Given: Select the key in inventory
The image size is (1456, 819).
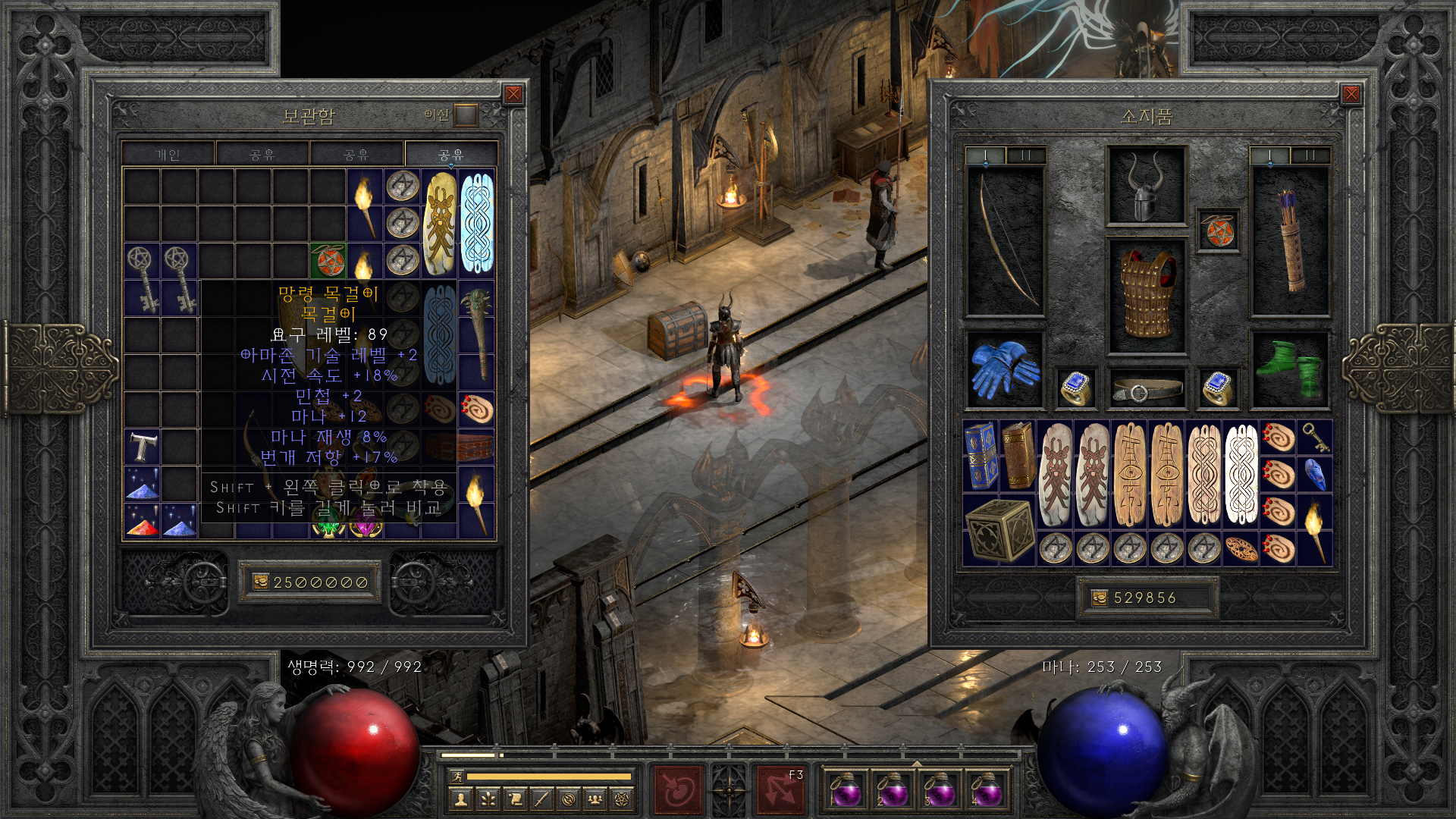Looking at the screenshot, I should pyautogui.click(x=1314, y=438).
